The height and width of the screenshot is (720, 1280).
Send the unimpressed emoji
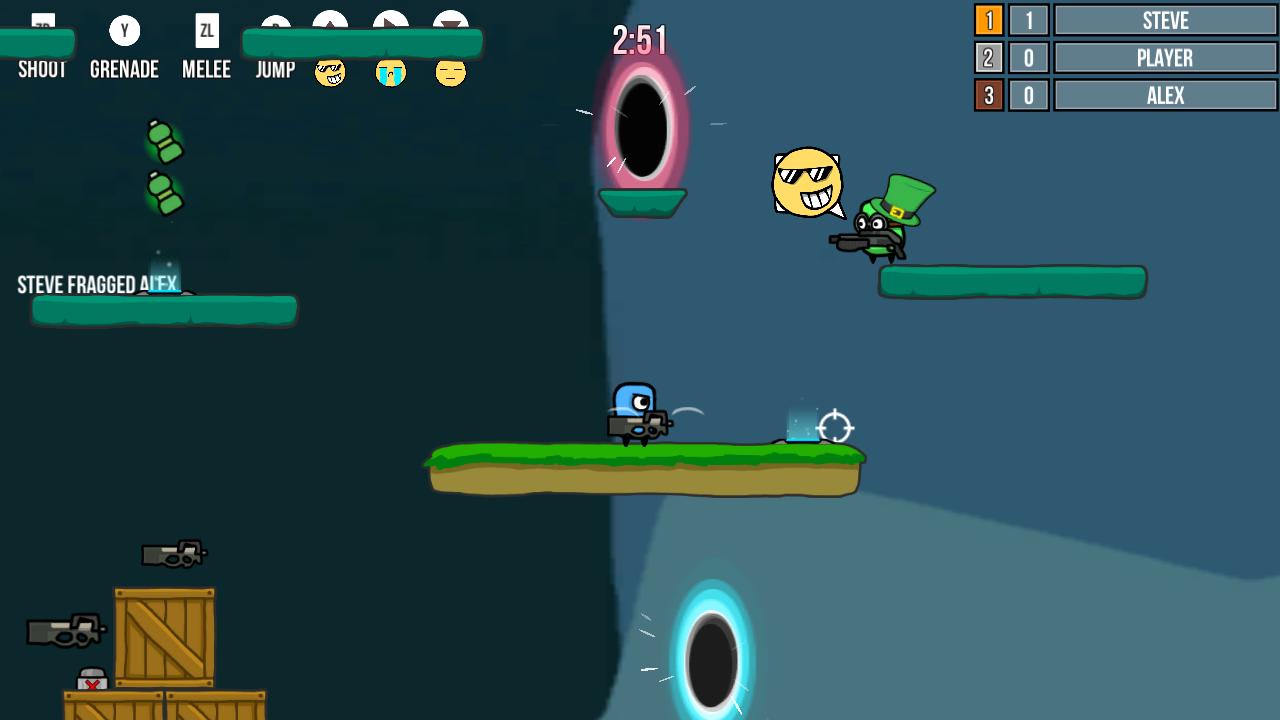pyautogui.click(x=450, y=73)
